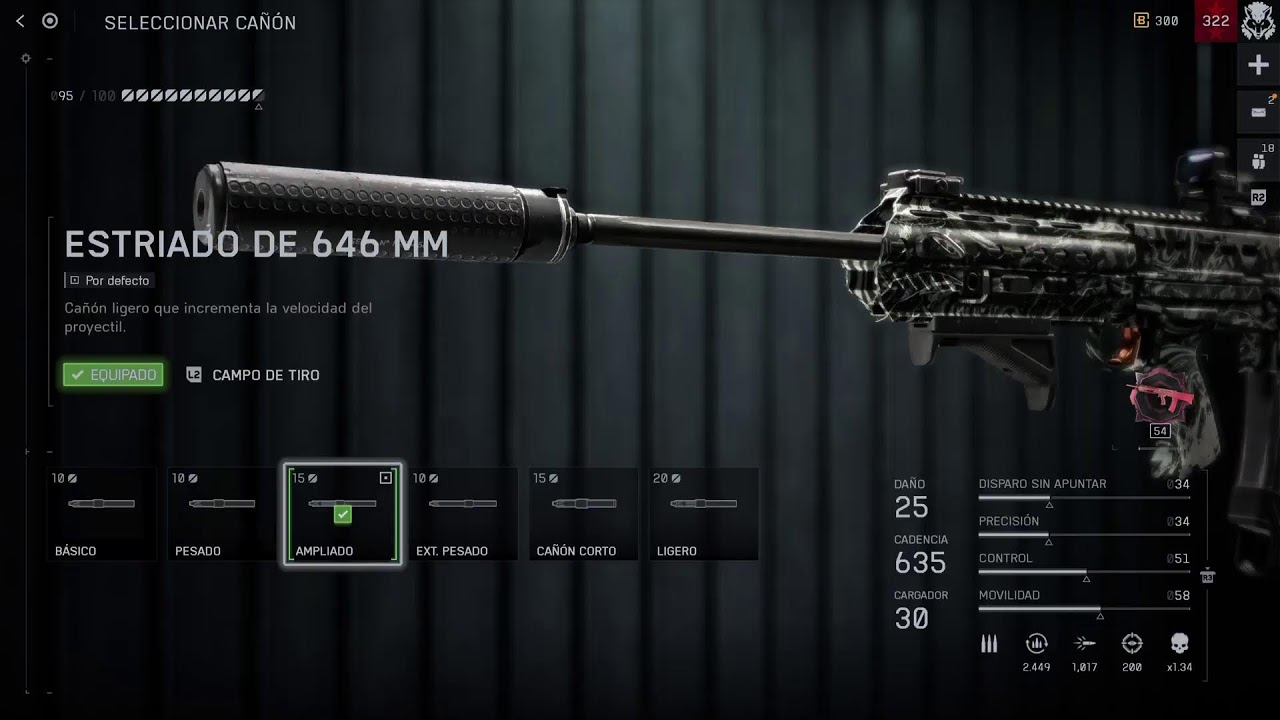Open the squad icon in right sidebar
This screenshot has height=720, width=1280.
tap(1258, 158)
